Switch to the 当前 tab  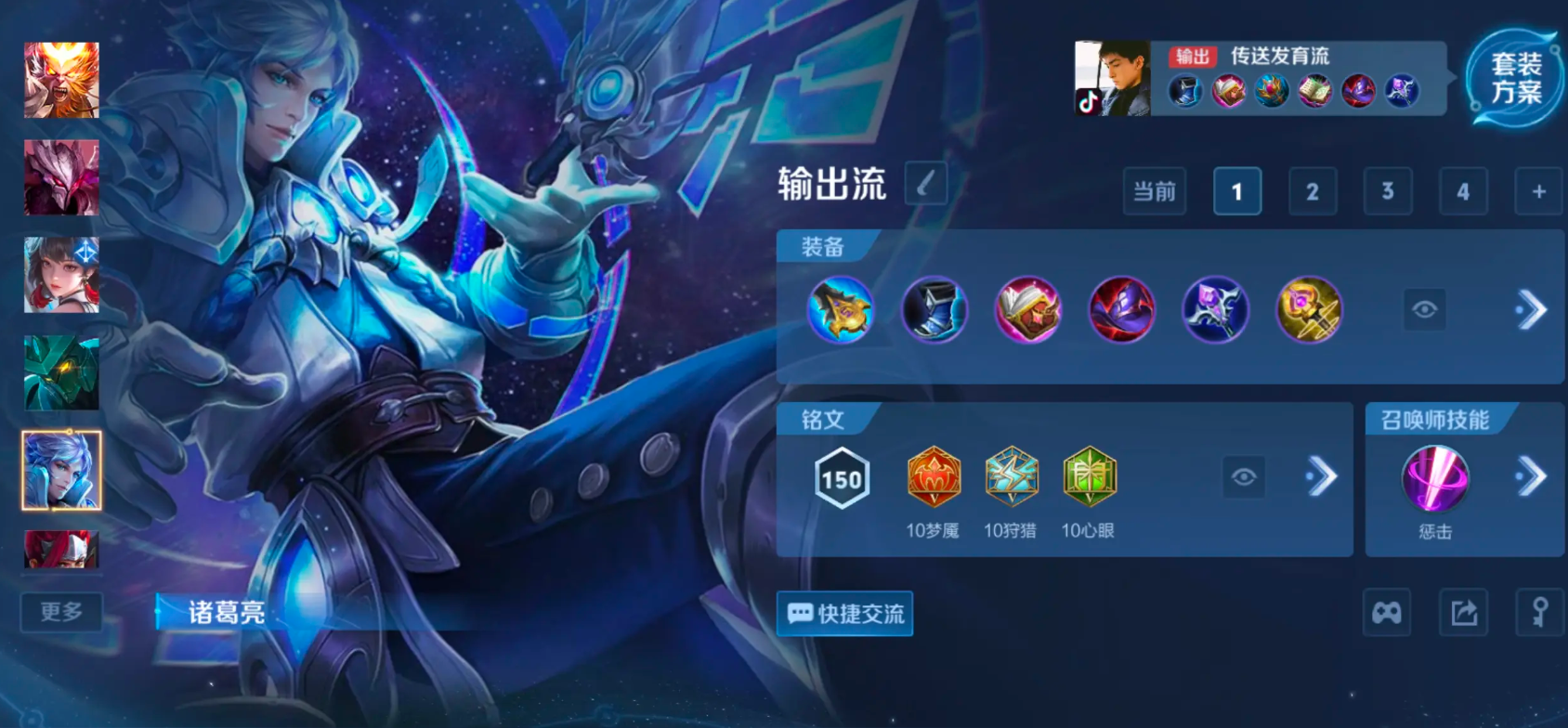click(1155, 191)
